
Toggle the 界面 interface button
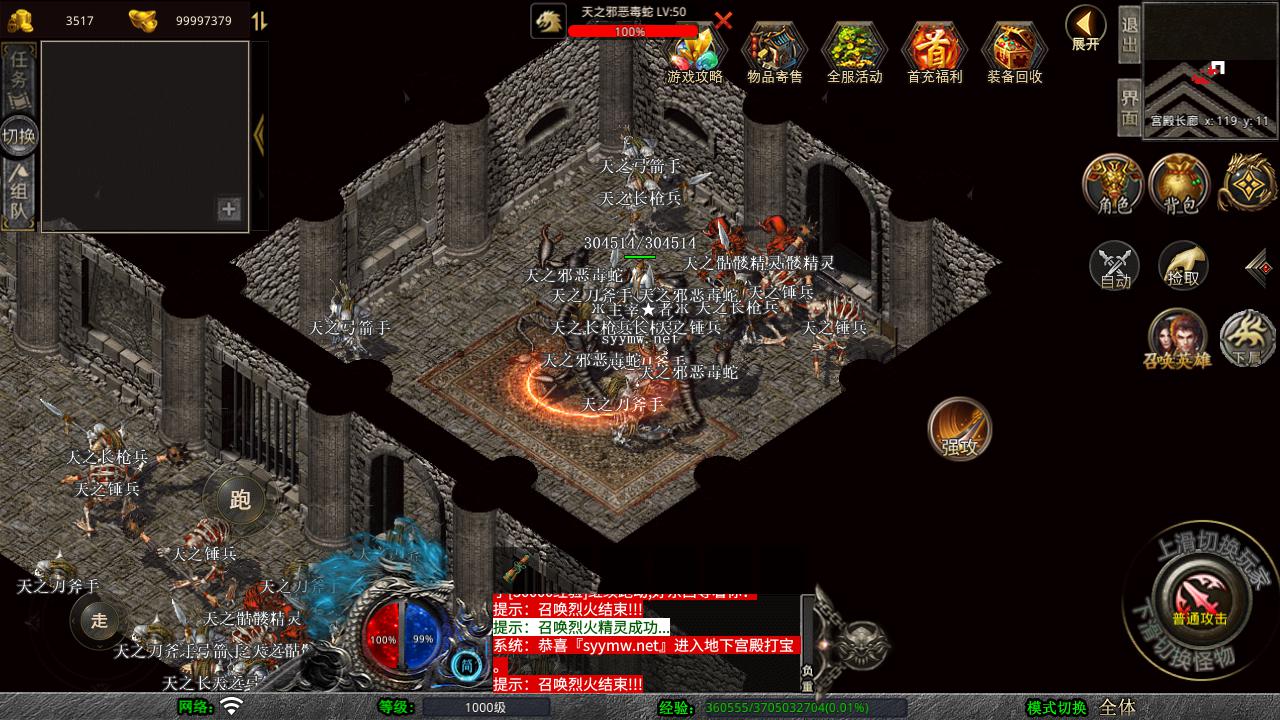point(1129,107)
